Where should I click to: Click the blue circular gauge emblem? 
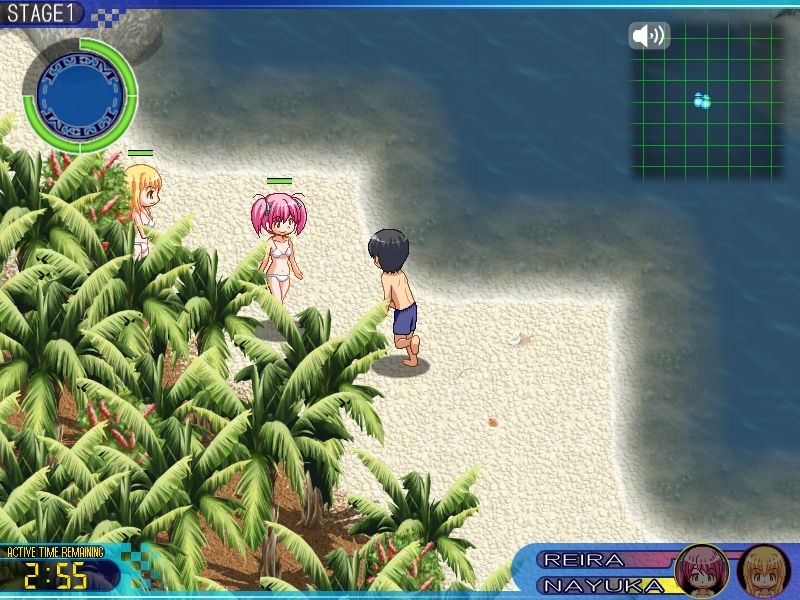pyautogui.click(x=80, y=95)
